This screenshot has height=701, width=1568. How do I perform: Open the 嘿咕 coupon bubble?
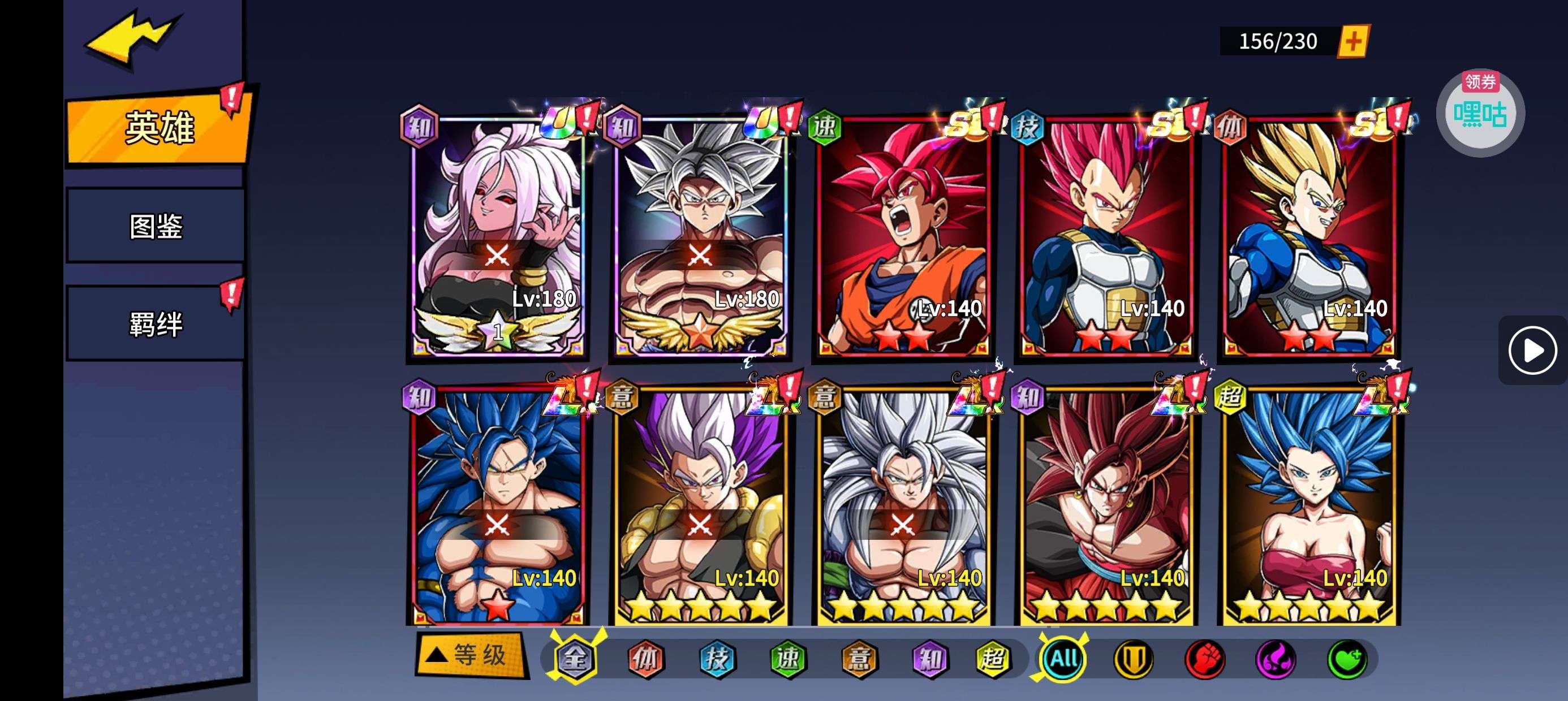[x=1480, y=113]
